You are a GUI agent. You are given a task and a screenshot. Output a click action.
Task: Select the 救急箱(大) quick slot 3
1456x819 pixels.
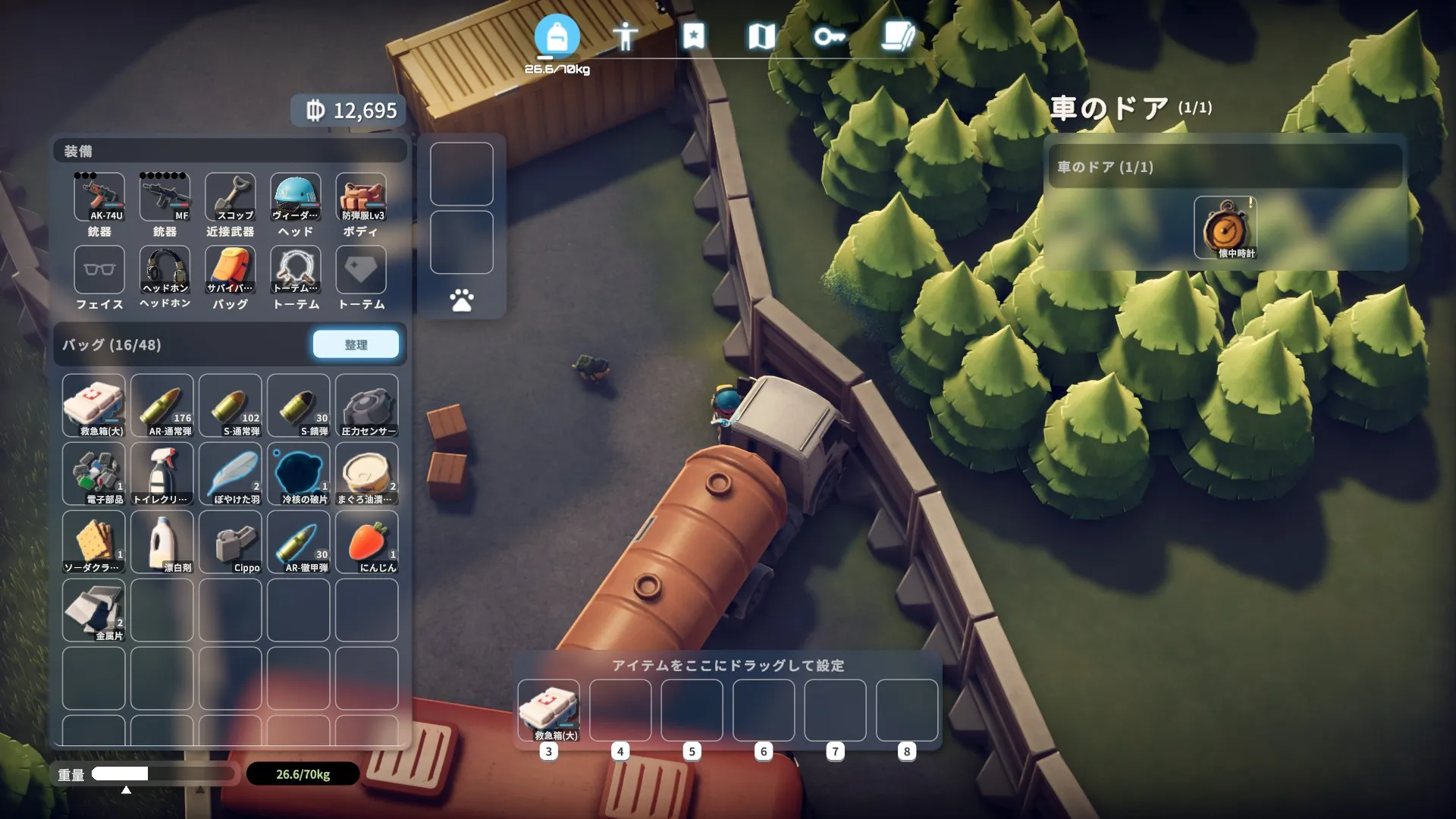click(548, 711)
